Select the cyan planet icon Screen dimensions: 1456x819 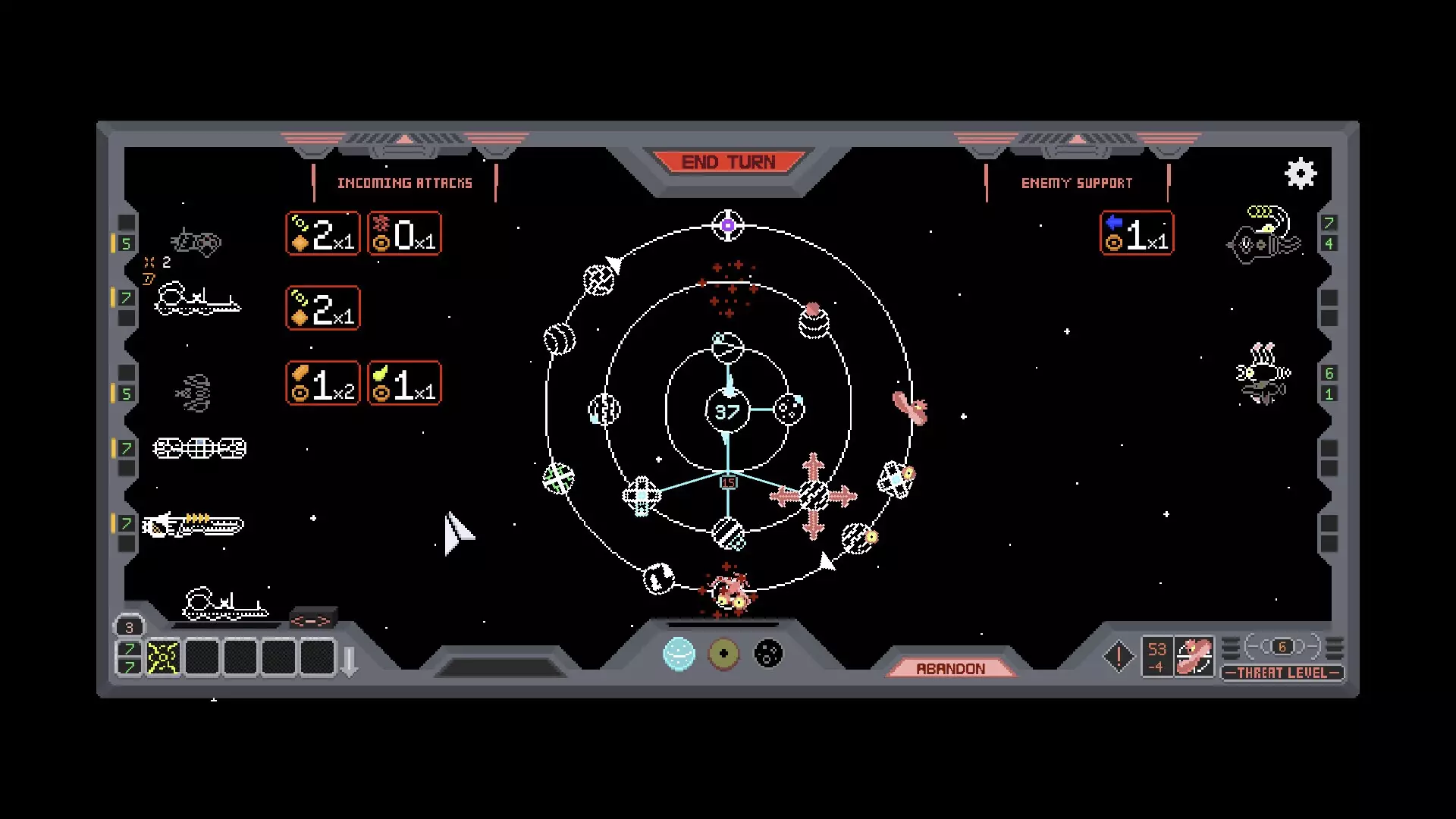coord(679,654)
